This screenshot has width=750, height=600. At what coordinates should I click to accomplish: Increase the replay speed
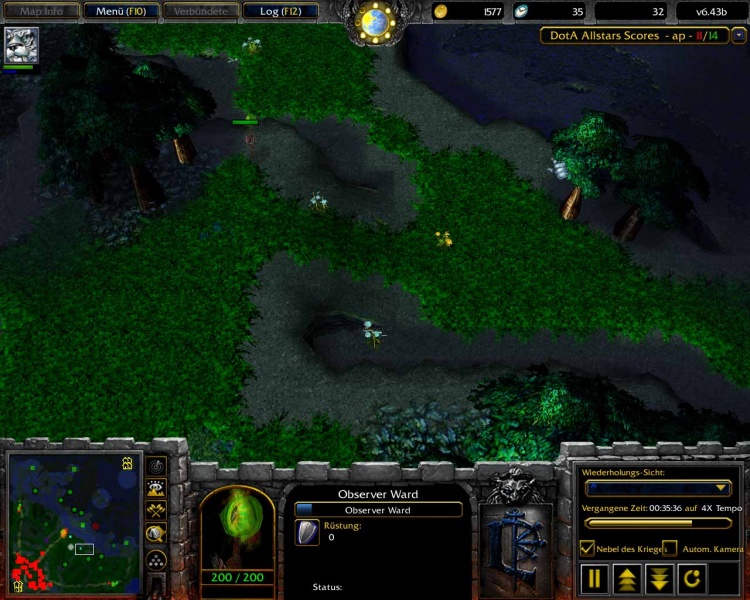[627, 577]
